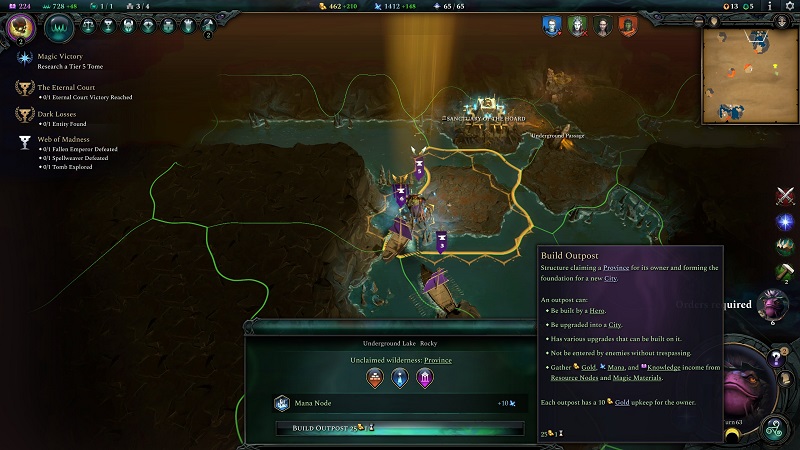Click the crossed swords notification icon
The height and width of the screenshot is (450, 800).
point(785,196)
